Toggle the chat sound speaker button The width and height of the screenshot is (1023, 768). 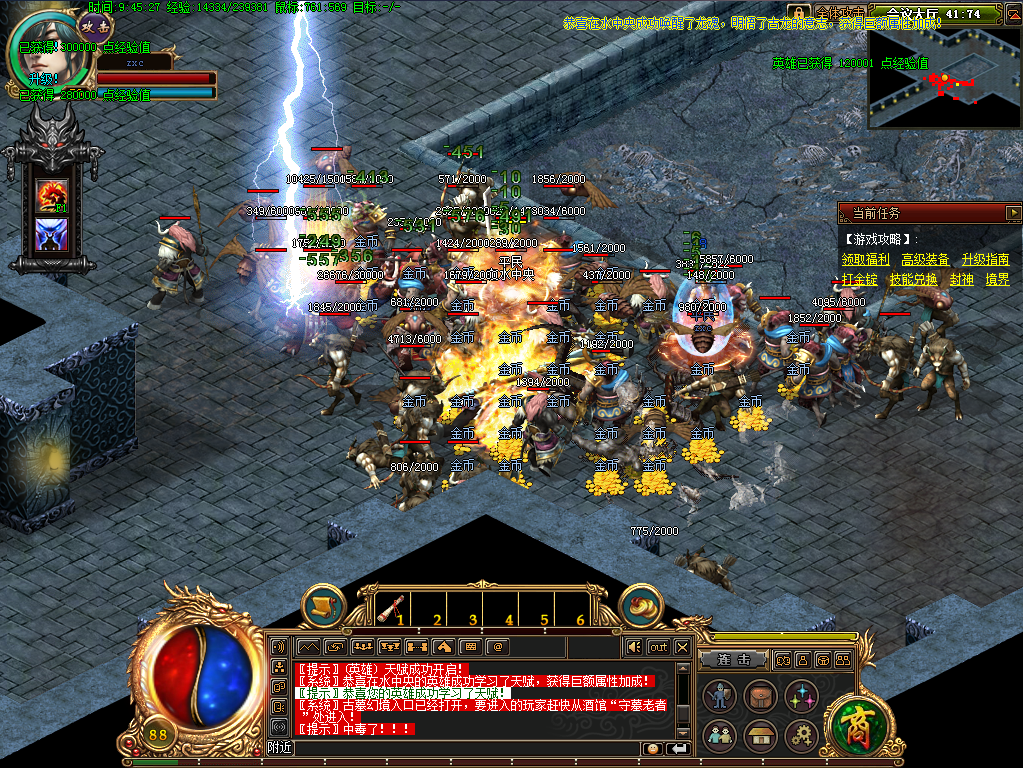coord(634,647)
